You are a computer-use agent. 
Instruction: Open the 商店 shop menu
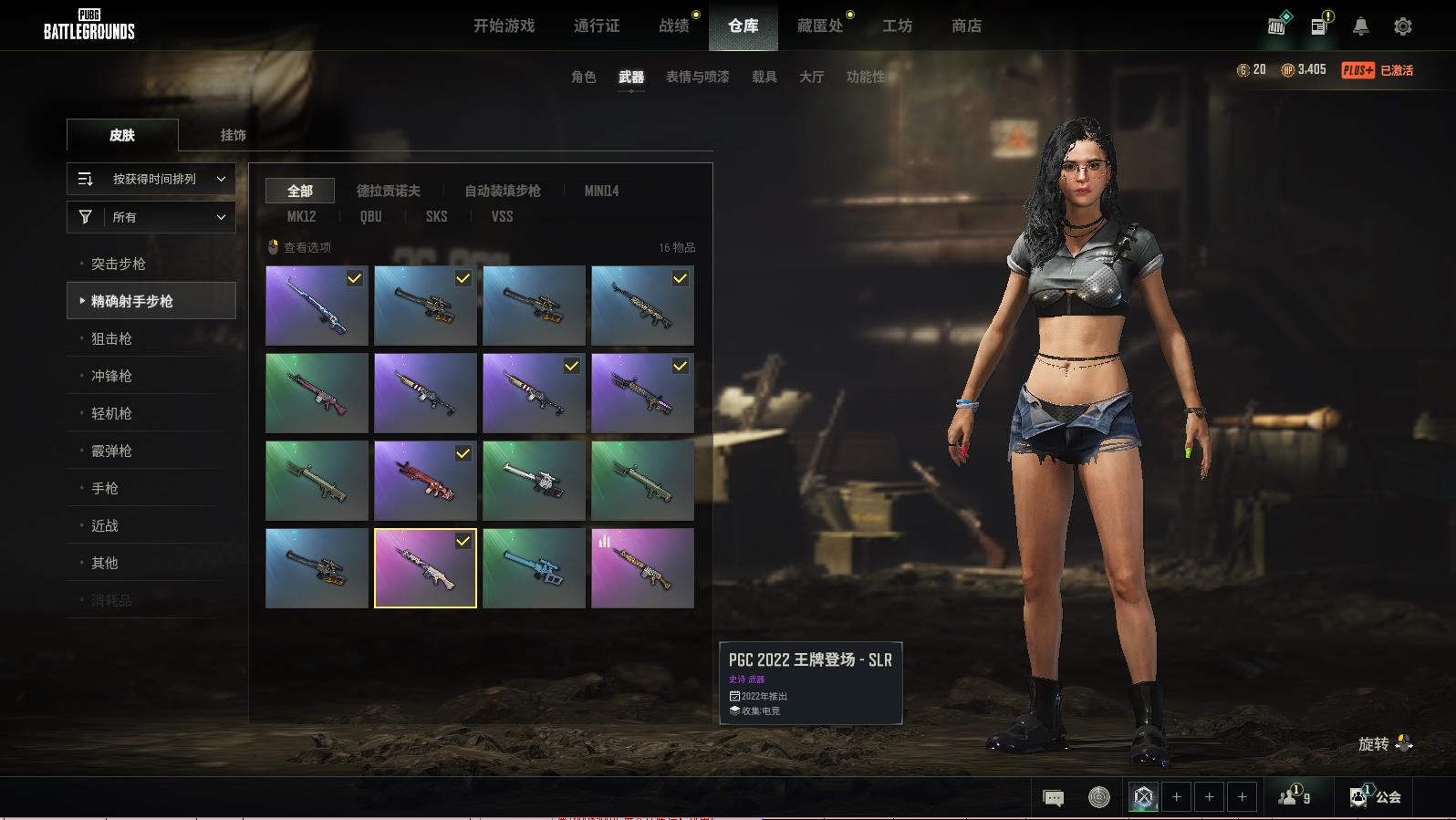point(966,26)
